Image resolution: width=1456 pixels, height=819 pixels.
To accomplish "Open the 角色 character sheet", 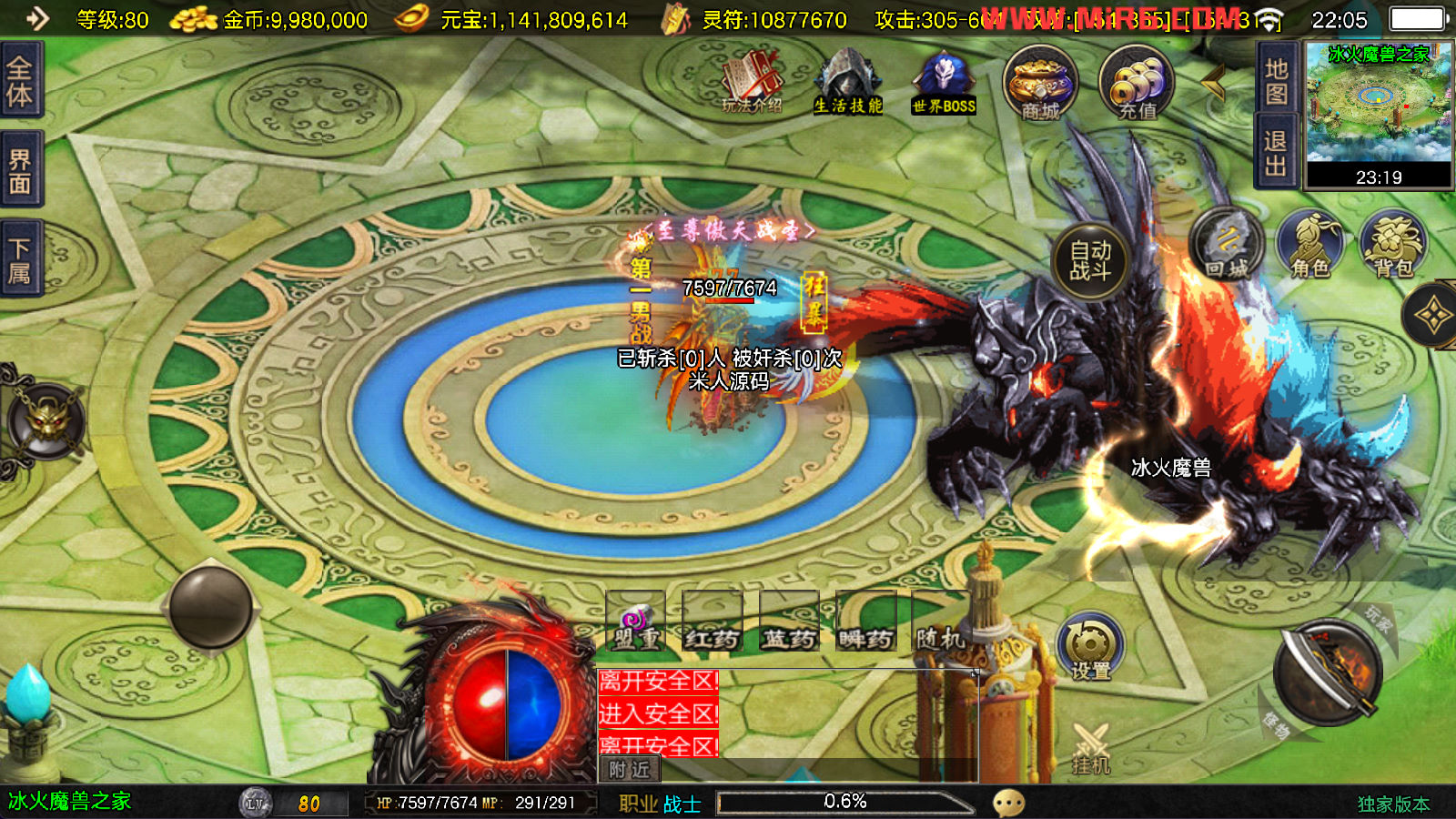I will pyautogui.click(x=1310, y=246).
